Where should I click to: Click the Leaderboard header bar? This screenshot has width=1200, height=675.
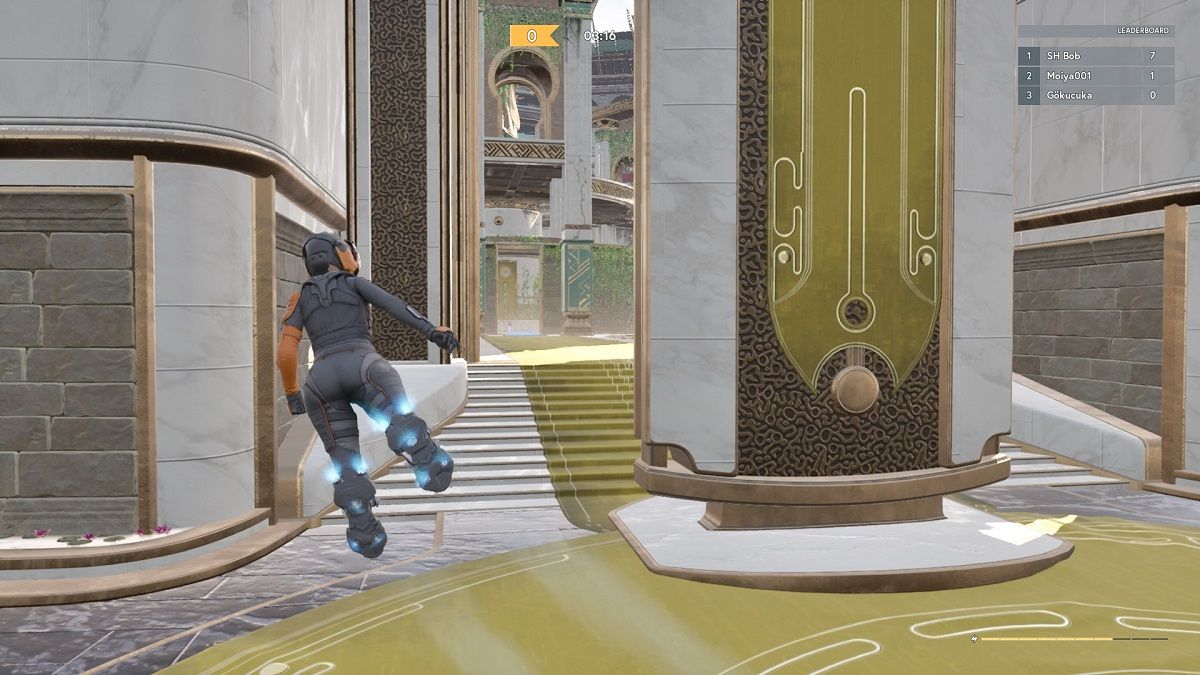click(1096, 31)
